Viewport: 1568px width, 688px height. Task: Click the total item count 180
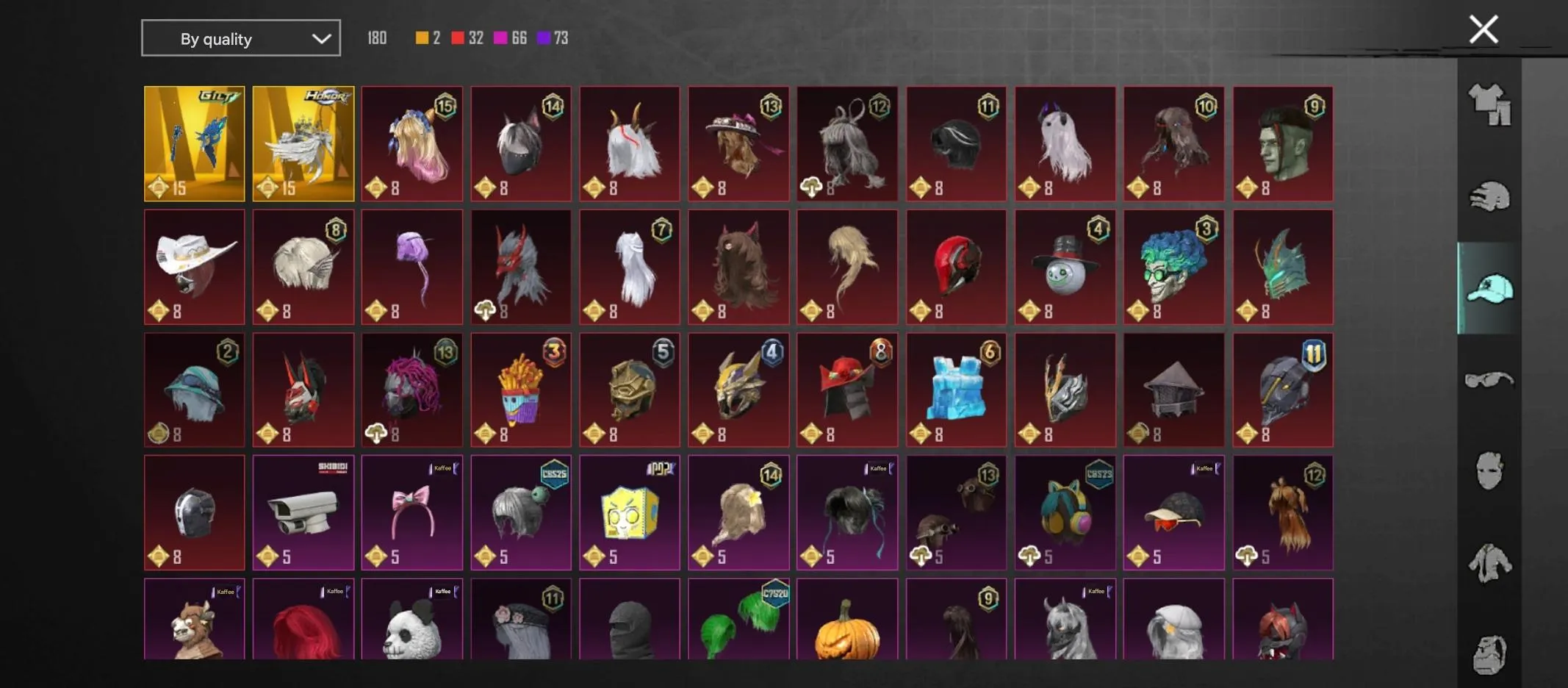click(377, 37)
